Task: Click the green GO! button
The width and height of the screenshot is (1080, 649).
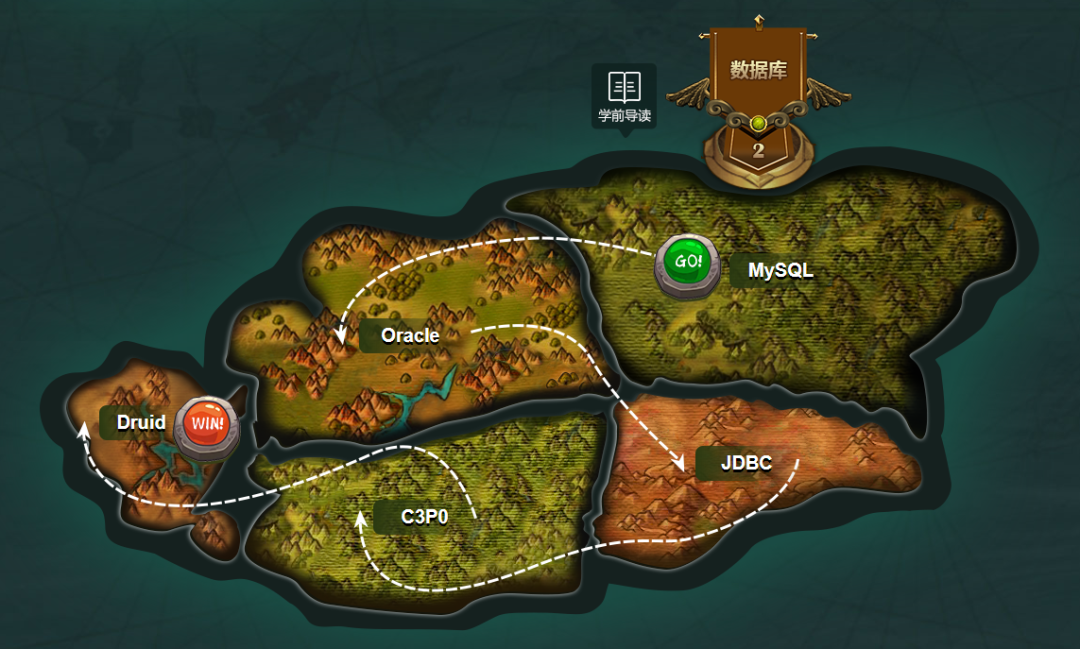Action: (687, 263)
